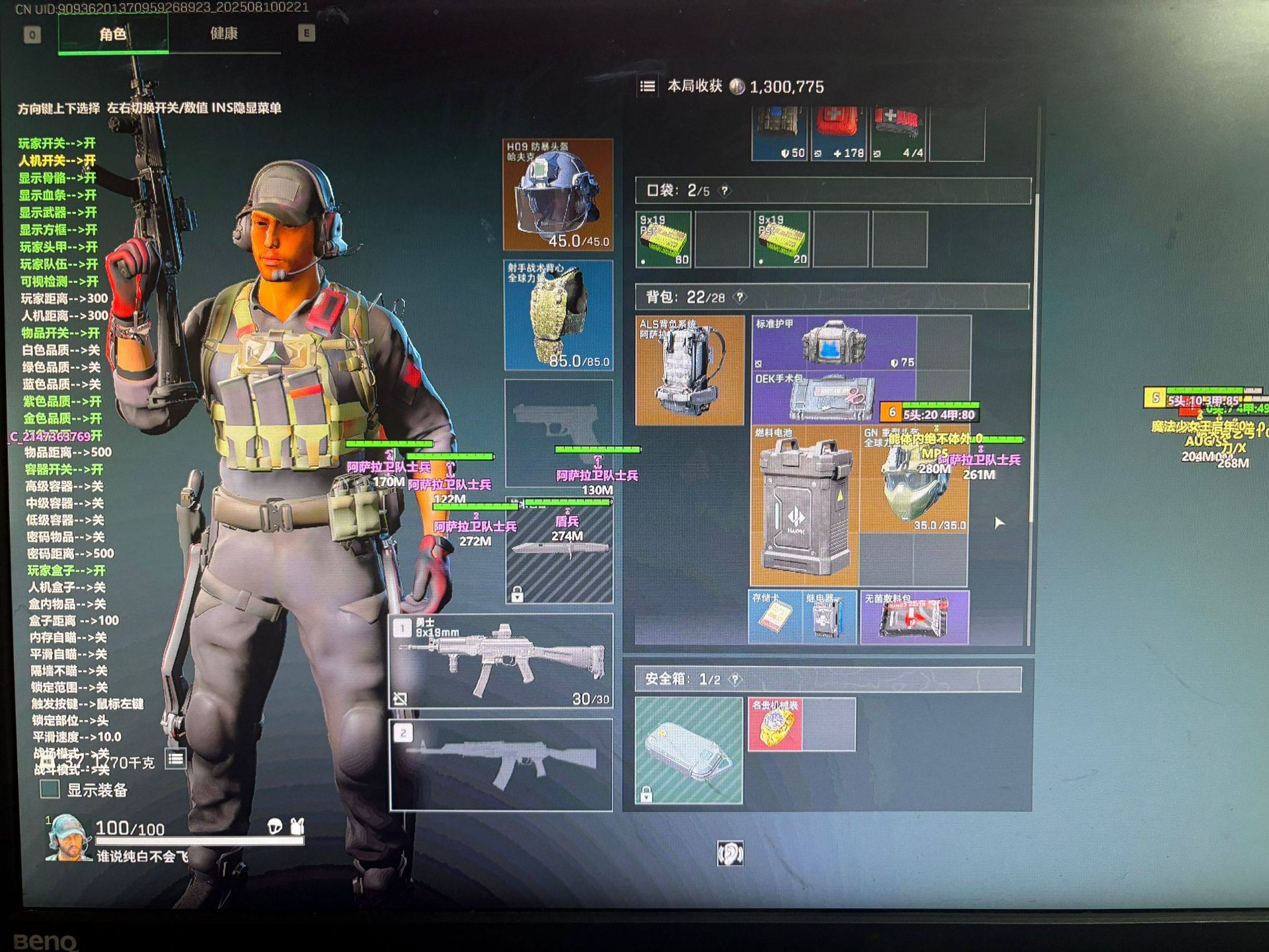Select the 角色 tab
Viewport: 1269px width, 952px height.
tap(113, 34)
